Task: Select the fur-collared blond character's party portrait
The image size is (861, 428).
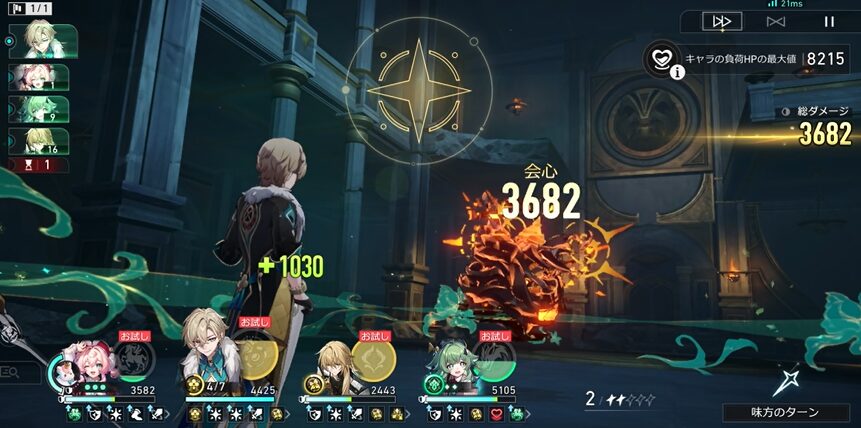Action: 209,350
